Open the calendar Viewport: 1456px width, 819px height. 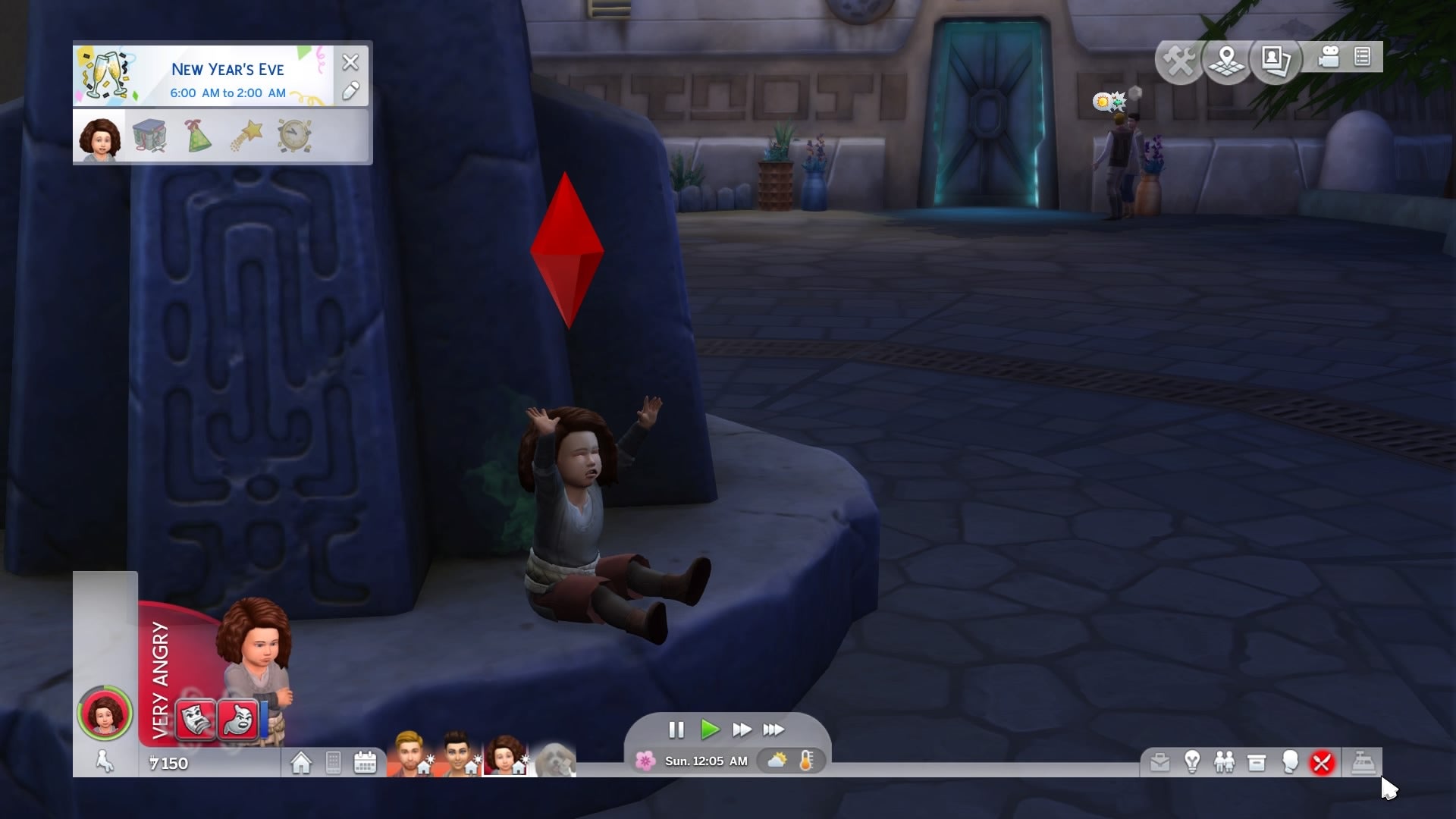tap(366, 762)
